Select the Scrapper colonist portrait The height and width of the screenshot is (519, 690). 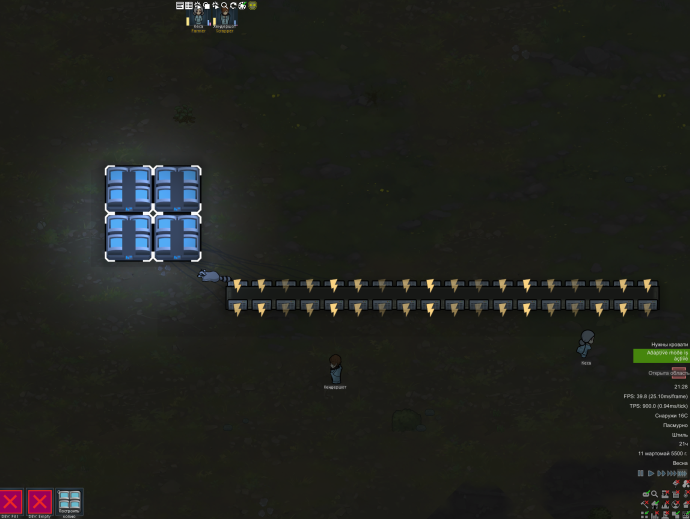pyautogui.click(x=225, y=19)
